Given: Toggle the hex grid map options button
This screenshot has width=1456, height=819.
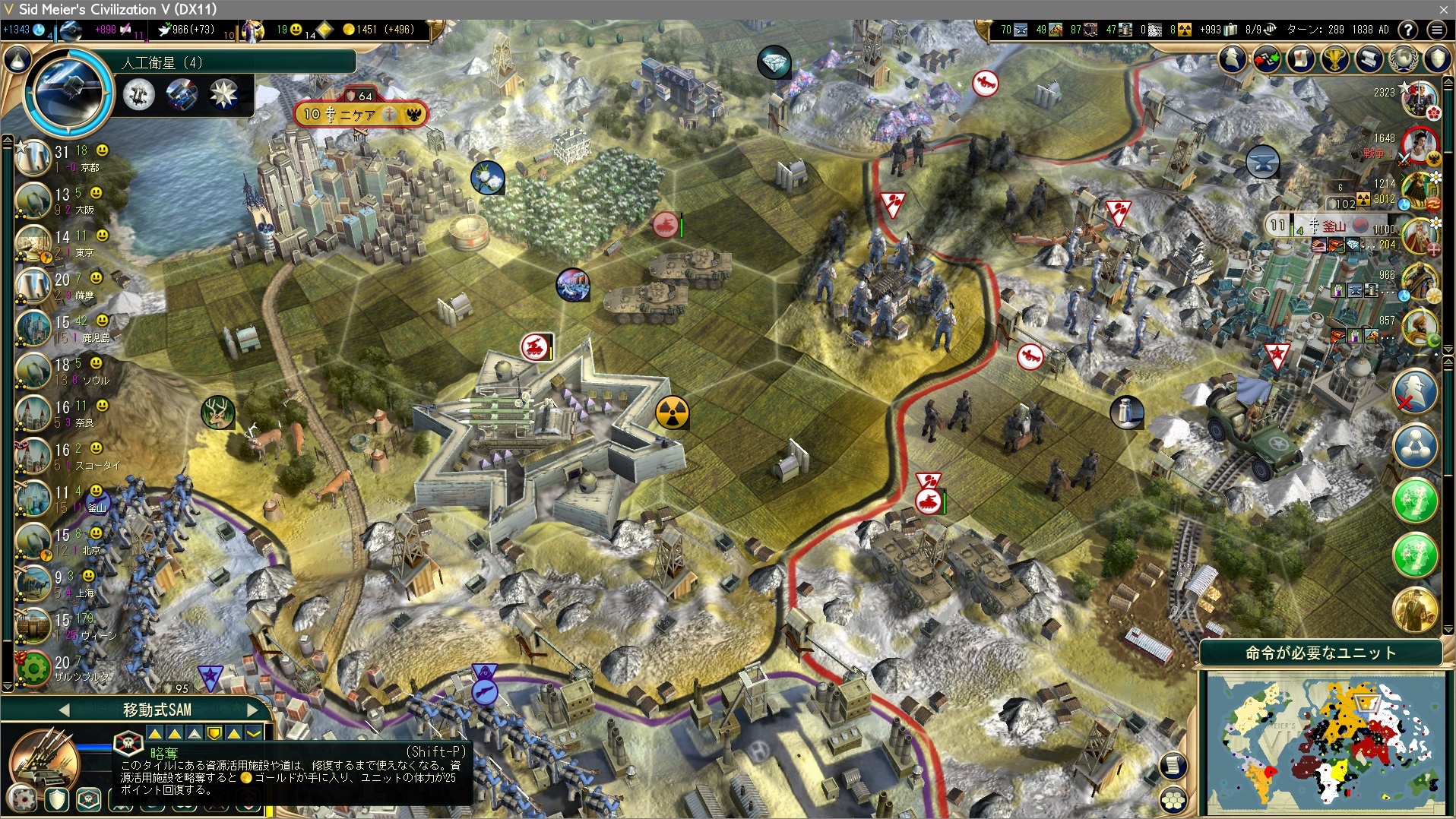Looking at the screenshot, I should (x=1174, y=798).
